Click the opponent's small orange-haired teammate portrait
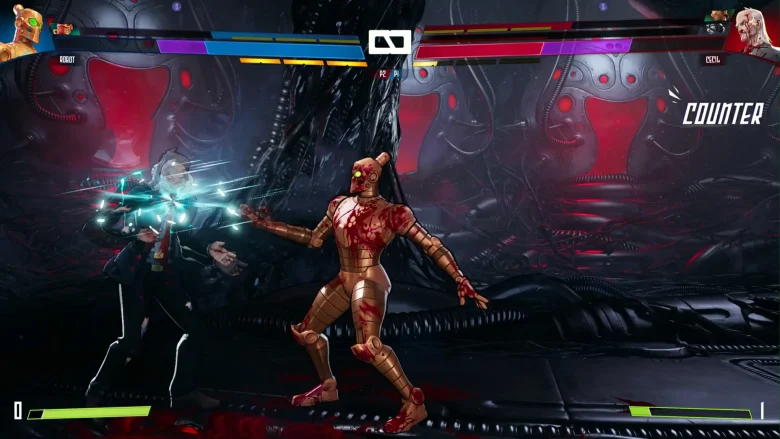Image resolution: width=780 pixels, height=439 pixels. [717, 17]
